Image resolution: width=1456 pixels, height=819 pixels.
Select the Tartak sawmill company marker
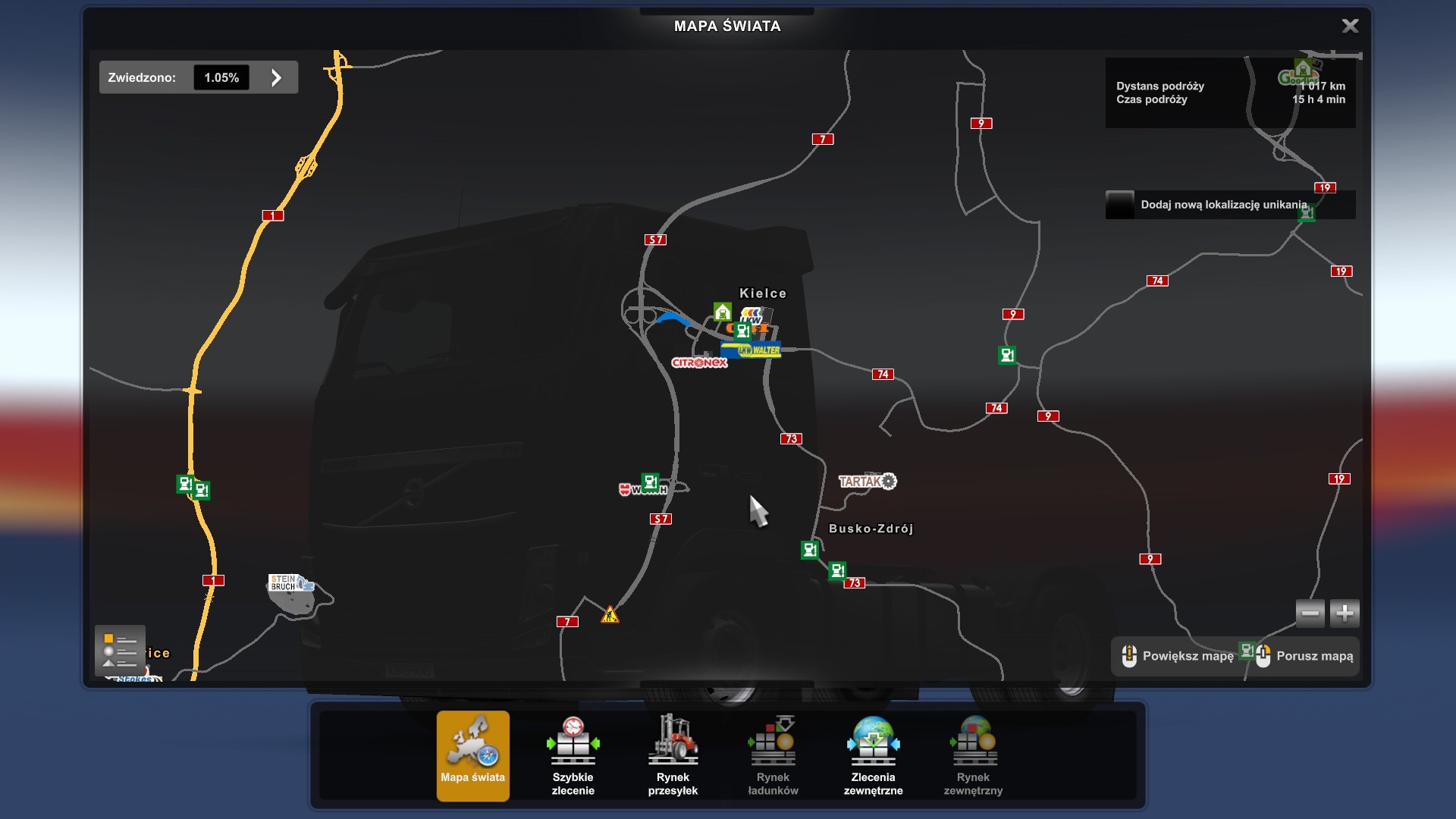point(868,482)
